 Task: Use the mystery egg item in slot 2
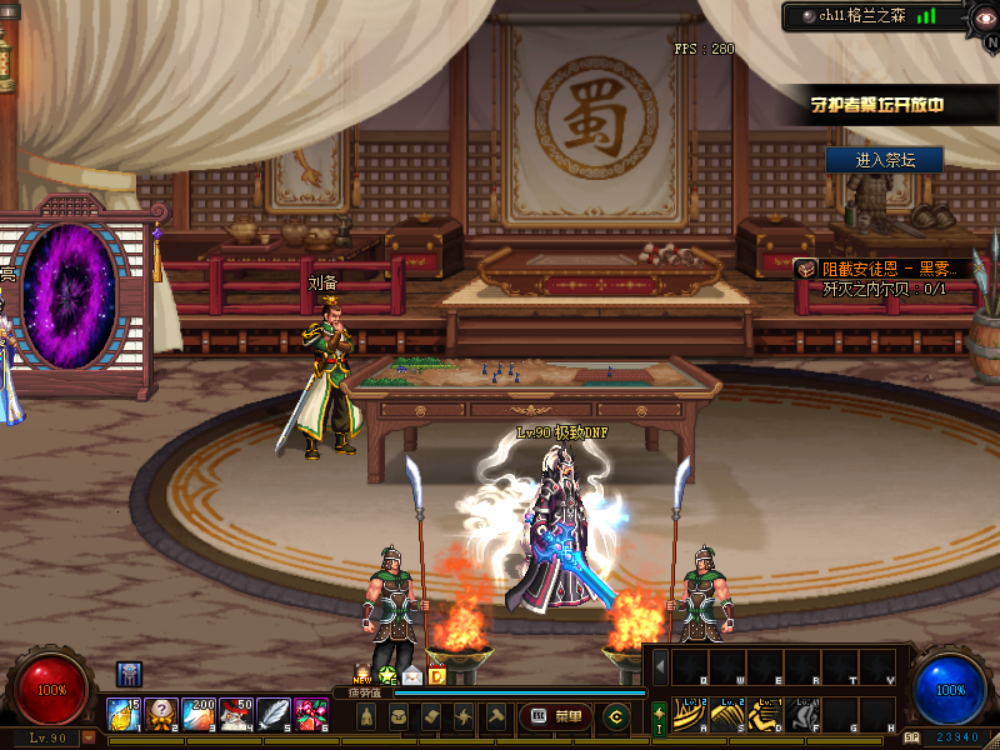click(161, 714)
